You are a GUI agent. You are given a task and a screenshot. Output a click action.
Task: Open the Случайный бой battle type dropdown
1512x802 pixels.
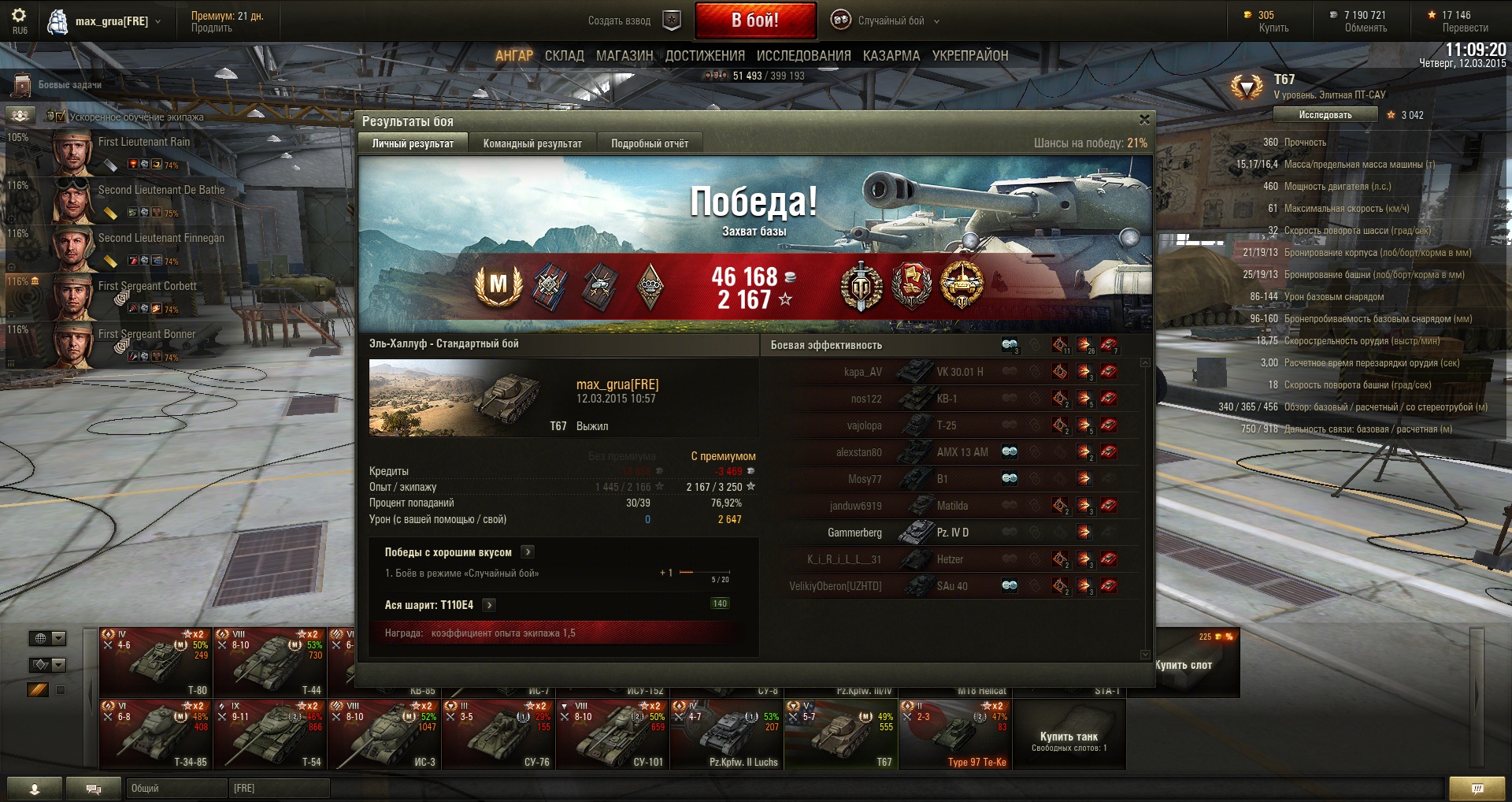click(x=890, y=21)
